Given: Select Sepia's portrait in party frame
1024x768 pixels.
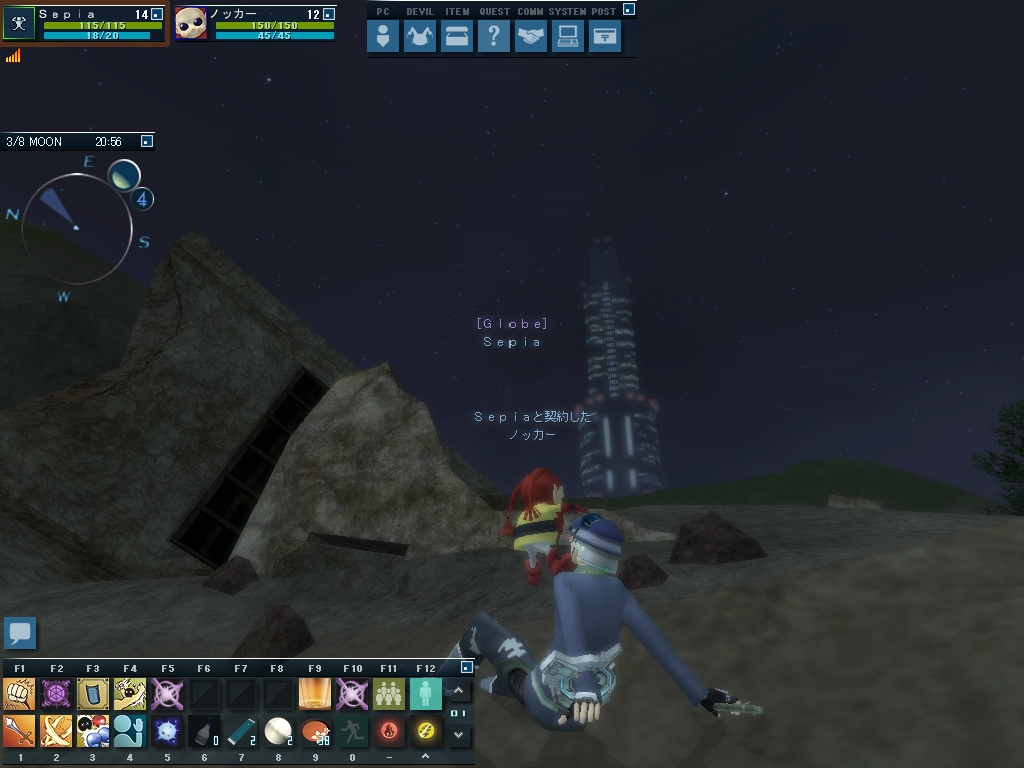Looking at the screenshot, I should pos(19,24).
